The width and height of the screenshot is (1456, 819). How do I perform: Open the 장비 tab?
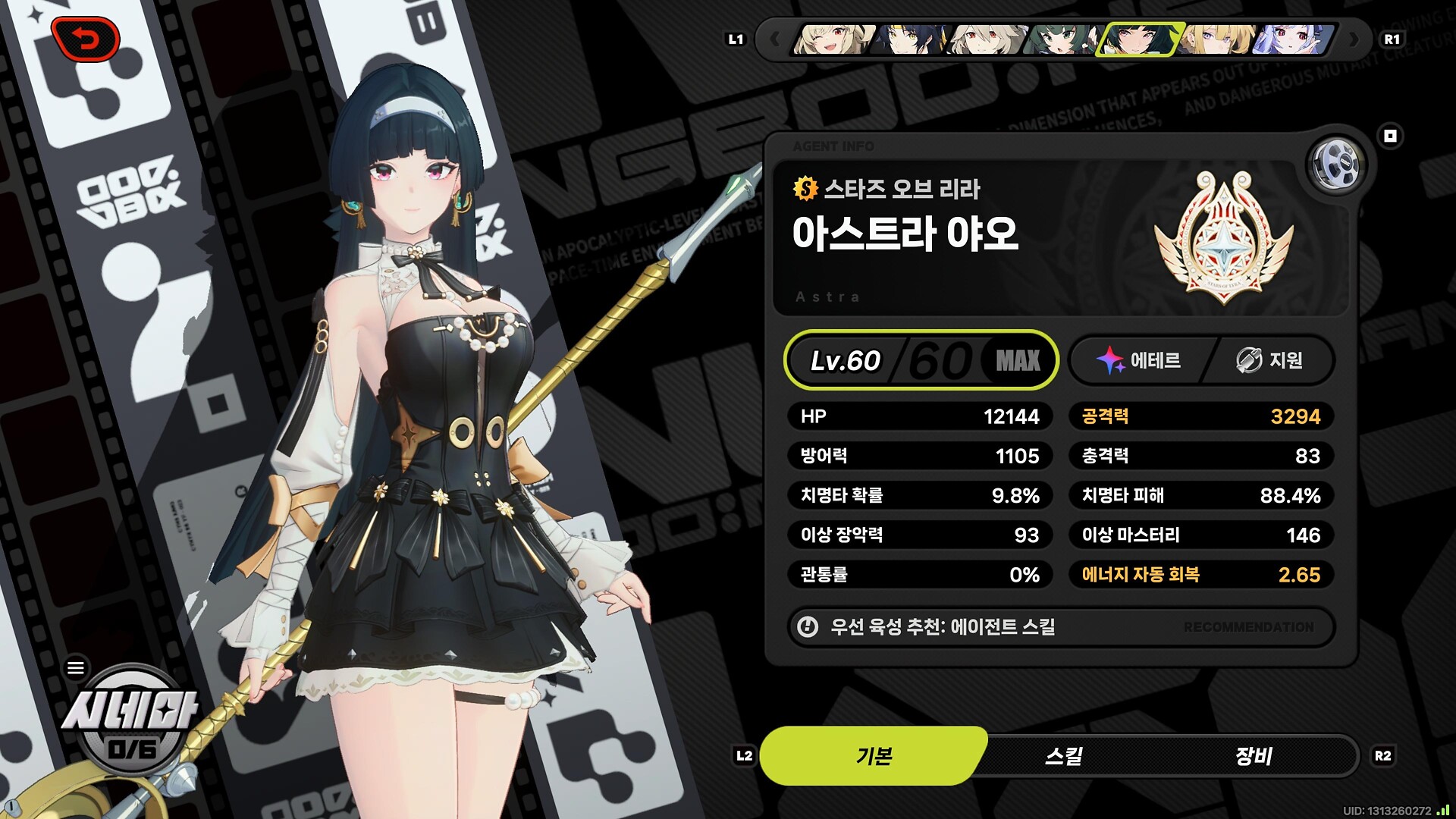coord(1253,756)
